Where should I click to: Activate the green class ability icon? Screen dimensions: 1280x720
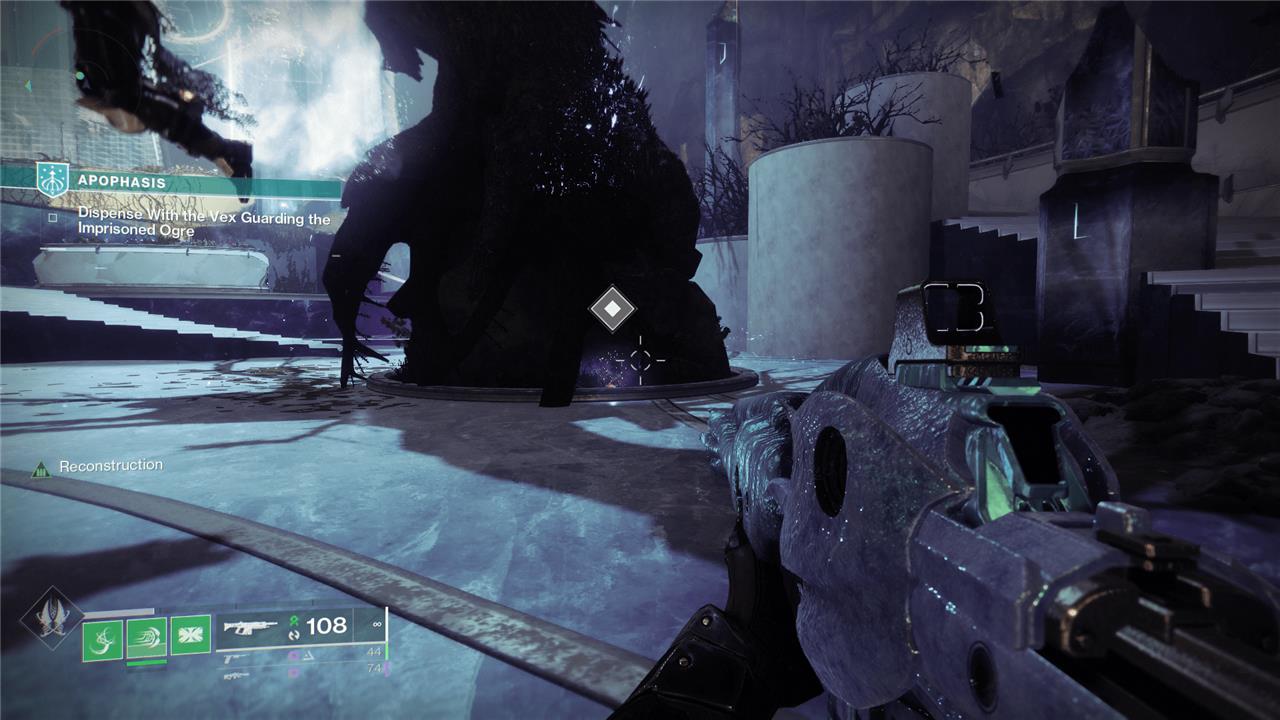[x=190, y=635]
